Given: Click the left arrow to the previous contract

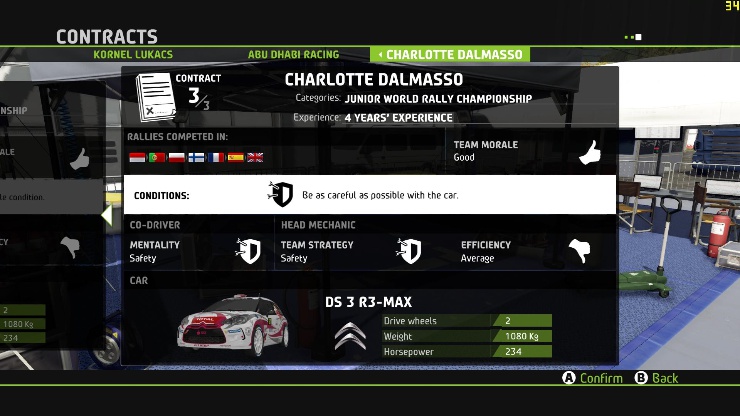Looking at the screenshot, I should pos(106,215).
